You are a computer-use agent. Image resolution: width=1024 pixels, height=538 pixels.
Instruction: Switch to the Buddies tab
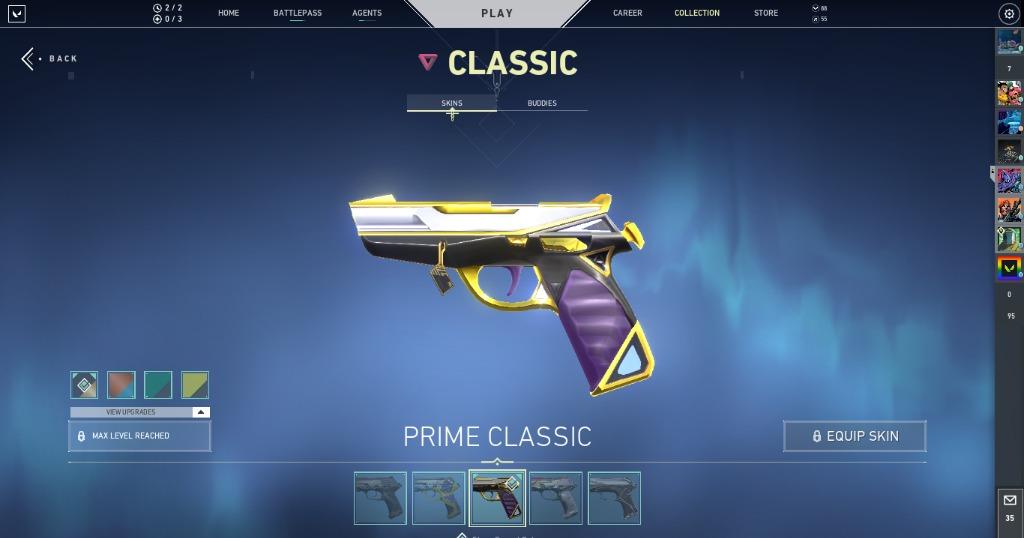[x=542, y=103]
